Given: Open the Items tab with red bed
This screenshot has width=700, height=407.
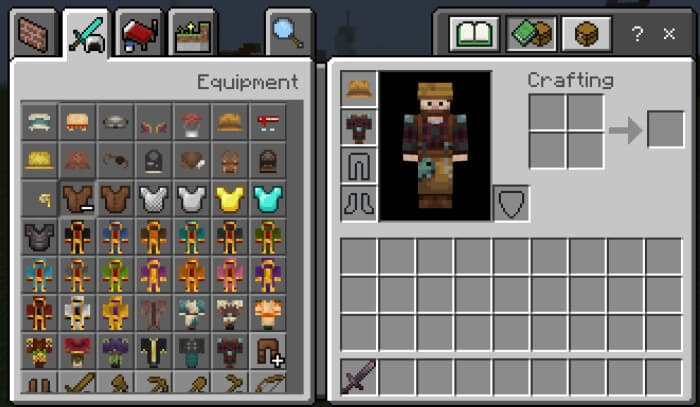Looking at the screenshot, I should pyautogui.click(x=139, y=36).
